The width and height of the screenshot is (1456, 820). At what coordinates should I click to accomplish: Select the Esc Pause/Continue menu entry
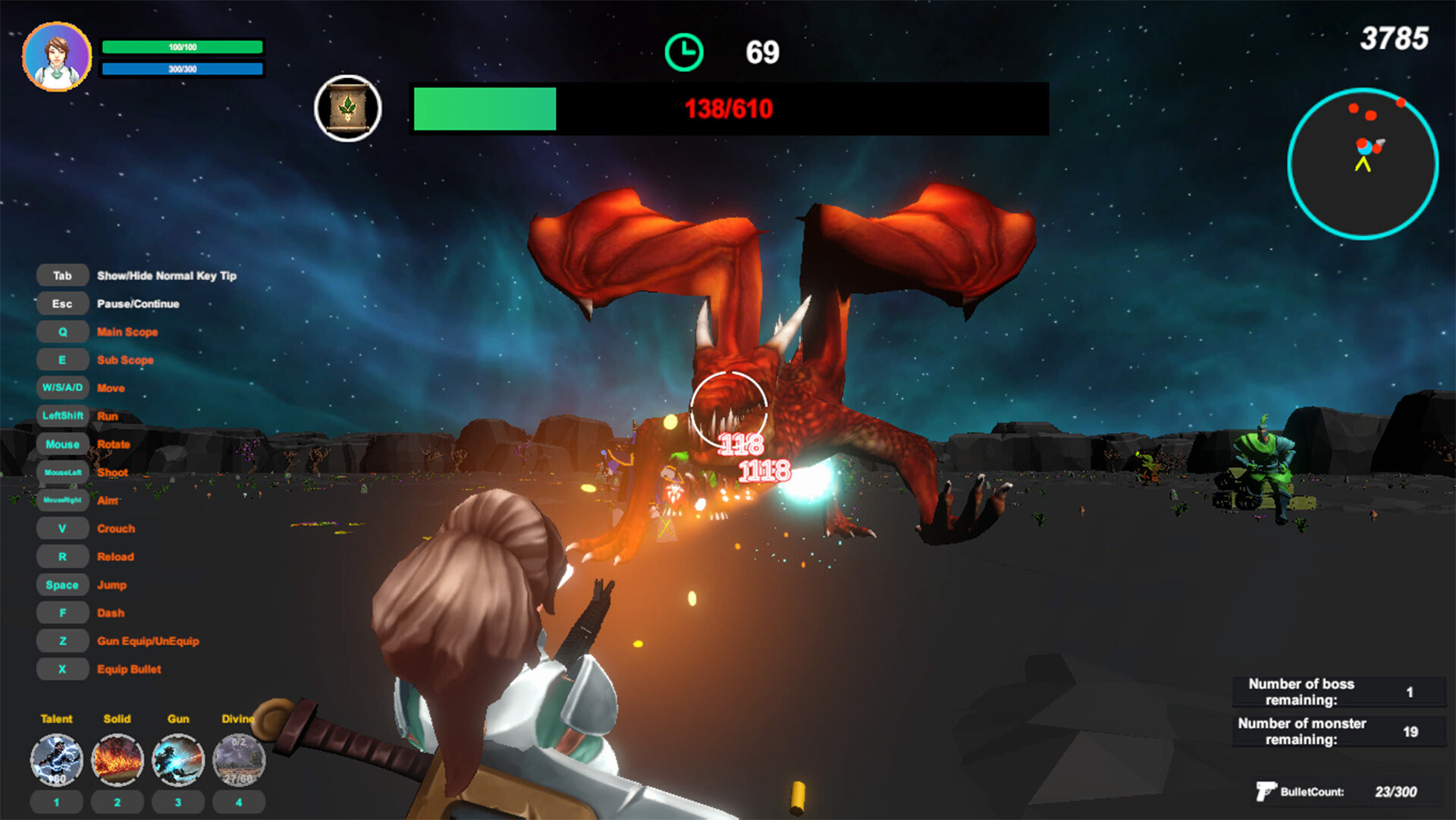click(62, 303)
